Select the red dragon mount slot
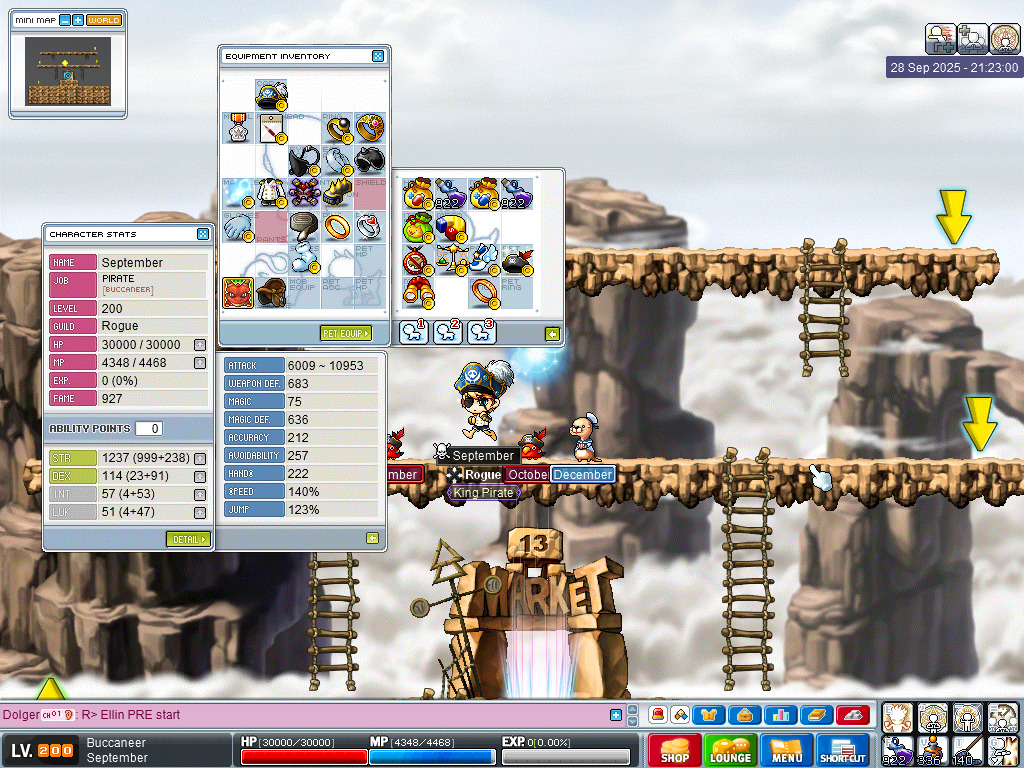The height and width of the screenshot is (768, 1024). [237, 293]
